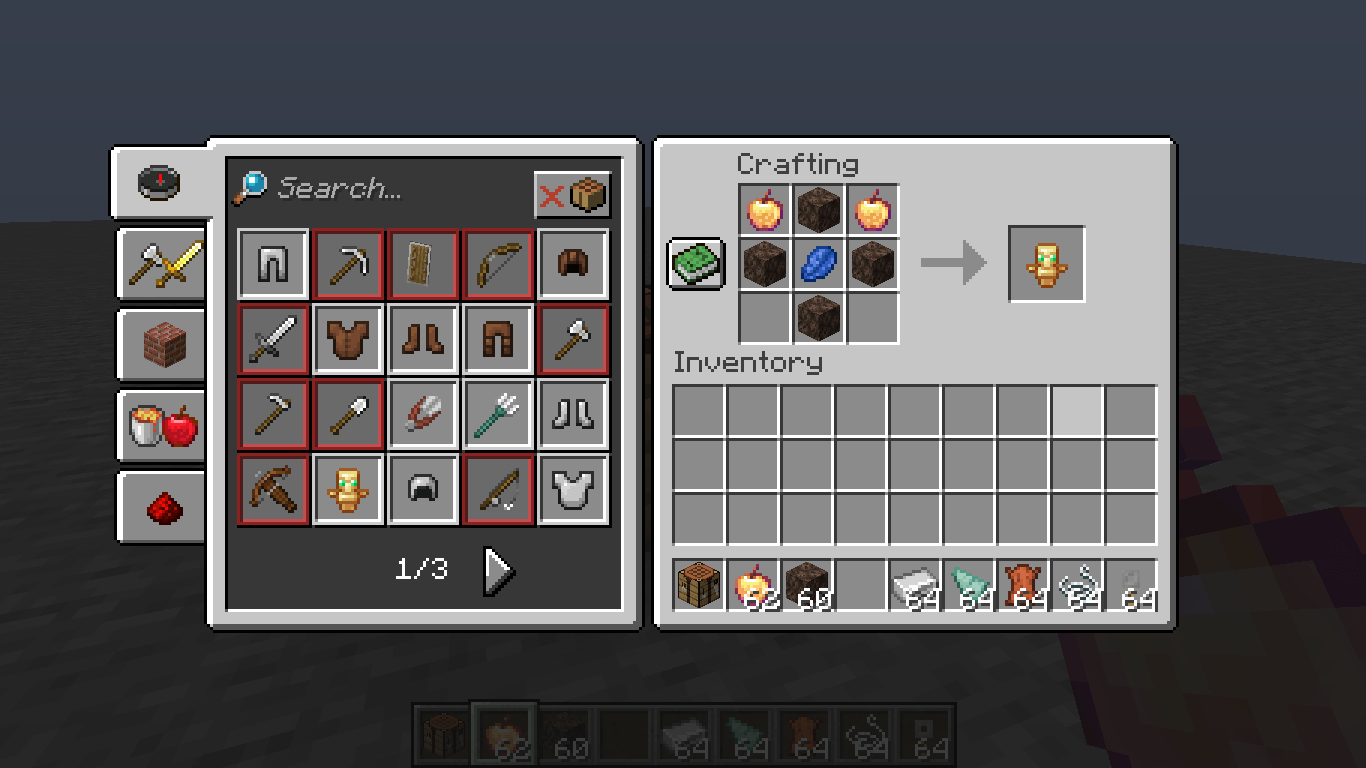The width and height of the screenshot is (1366, 768).
Task: Switch to the redstone recipes tab
Action: (162, 506)
